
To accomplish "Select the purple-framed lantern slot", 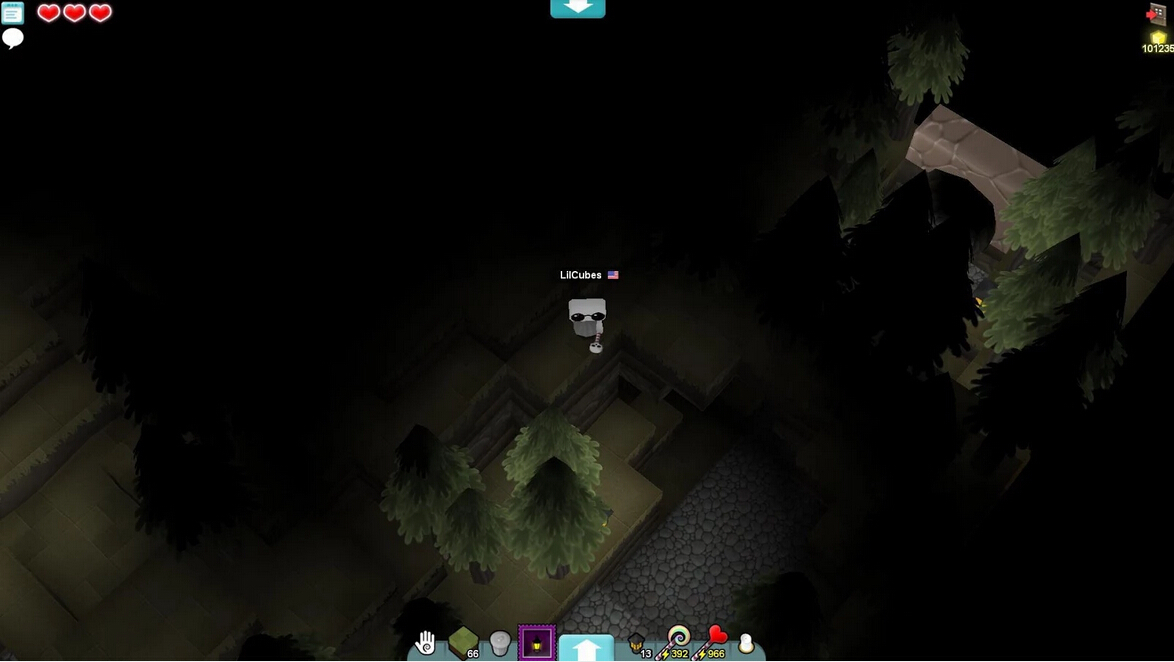I will tap(537, 643).
